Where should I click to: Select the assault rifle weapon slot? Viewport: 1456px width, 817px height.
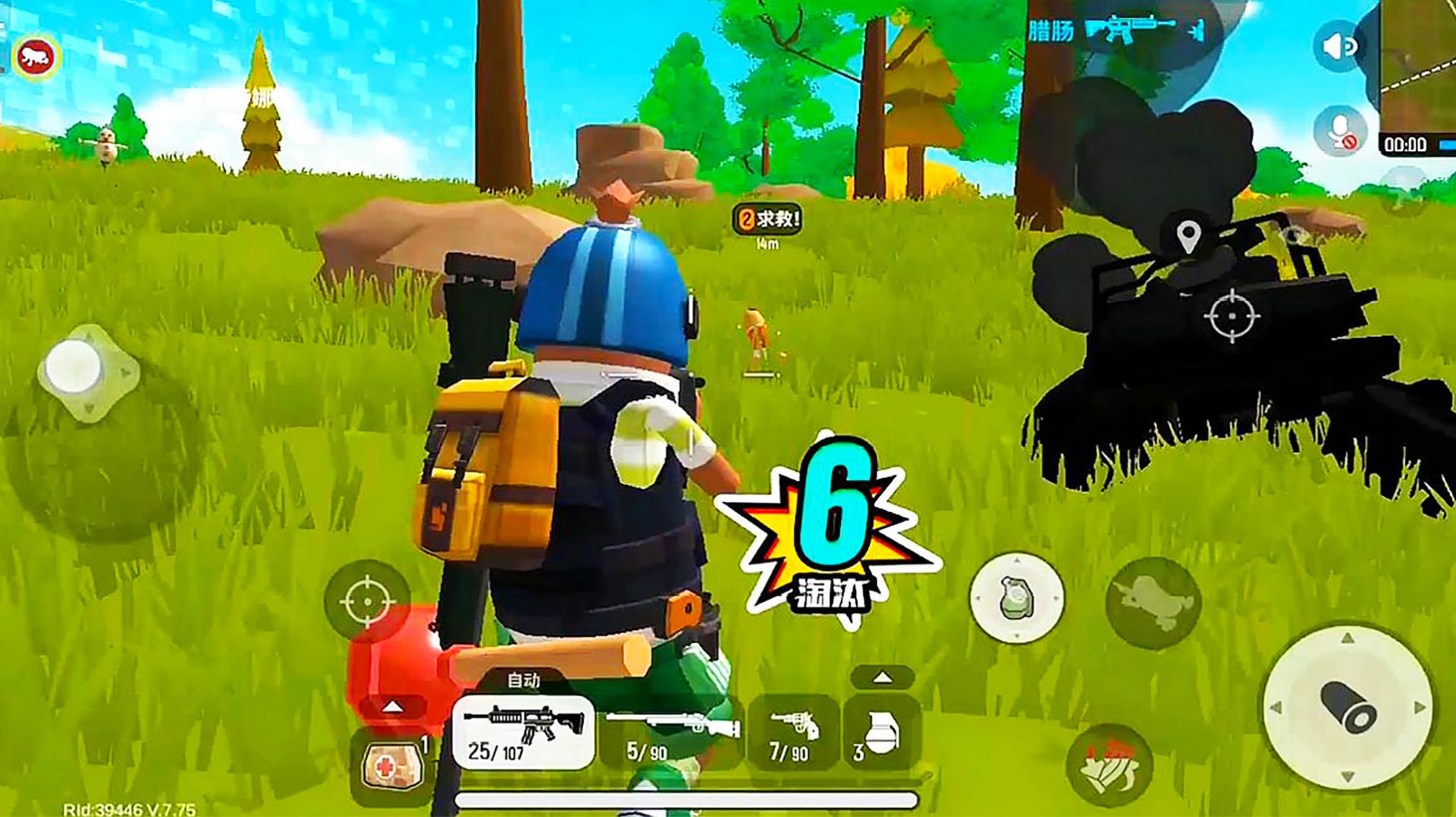click(x=523, y=733)
